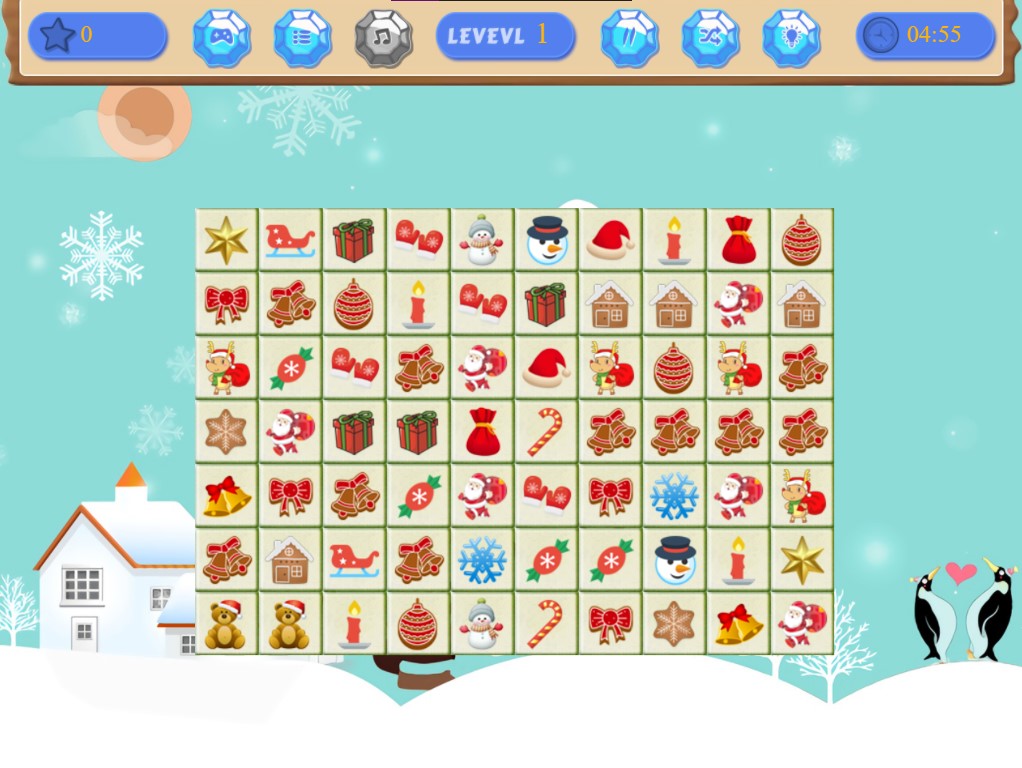Tap the gold bell tile beside the red bow
The height and width of the screenshot is (768, 1022).
click(x=227, y=496)
